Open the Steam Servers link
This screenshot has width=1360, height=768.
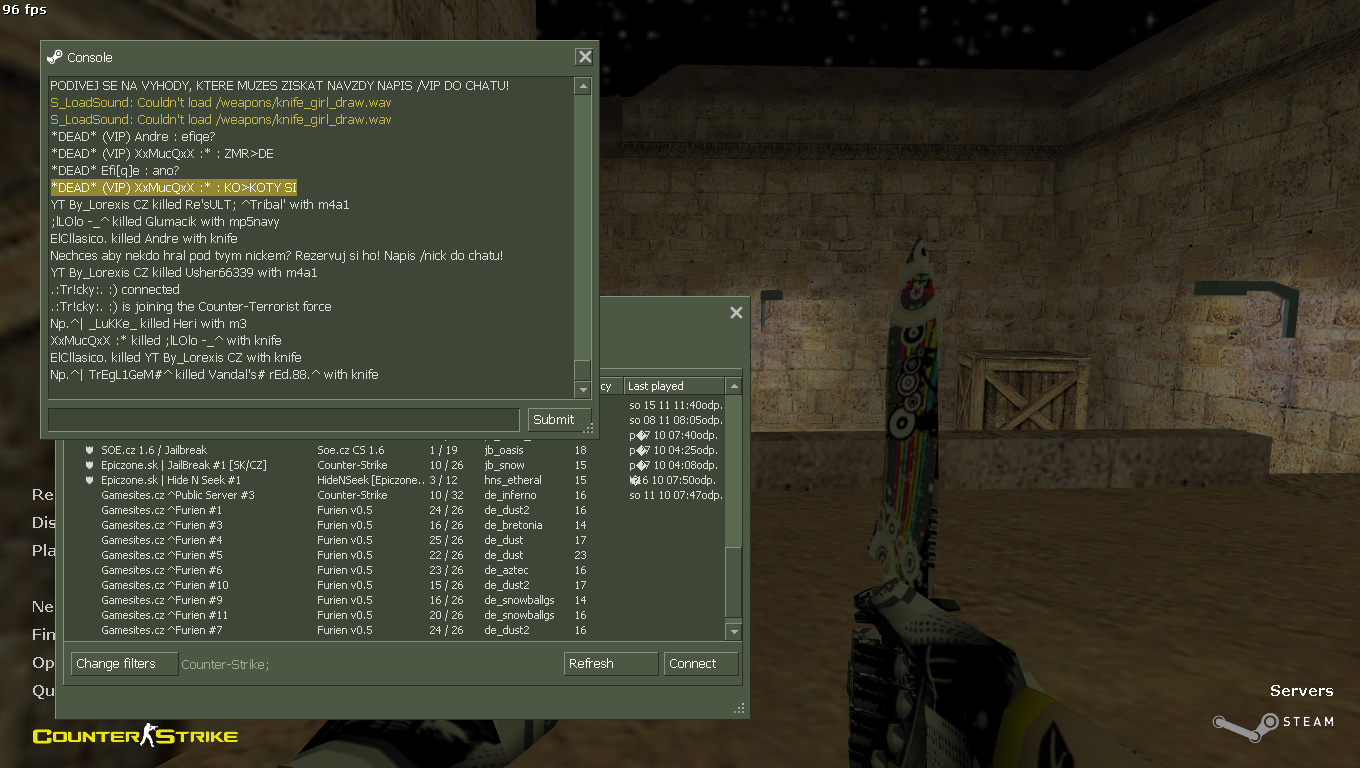tap(1300, 691)
